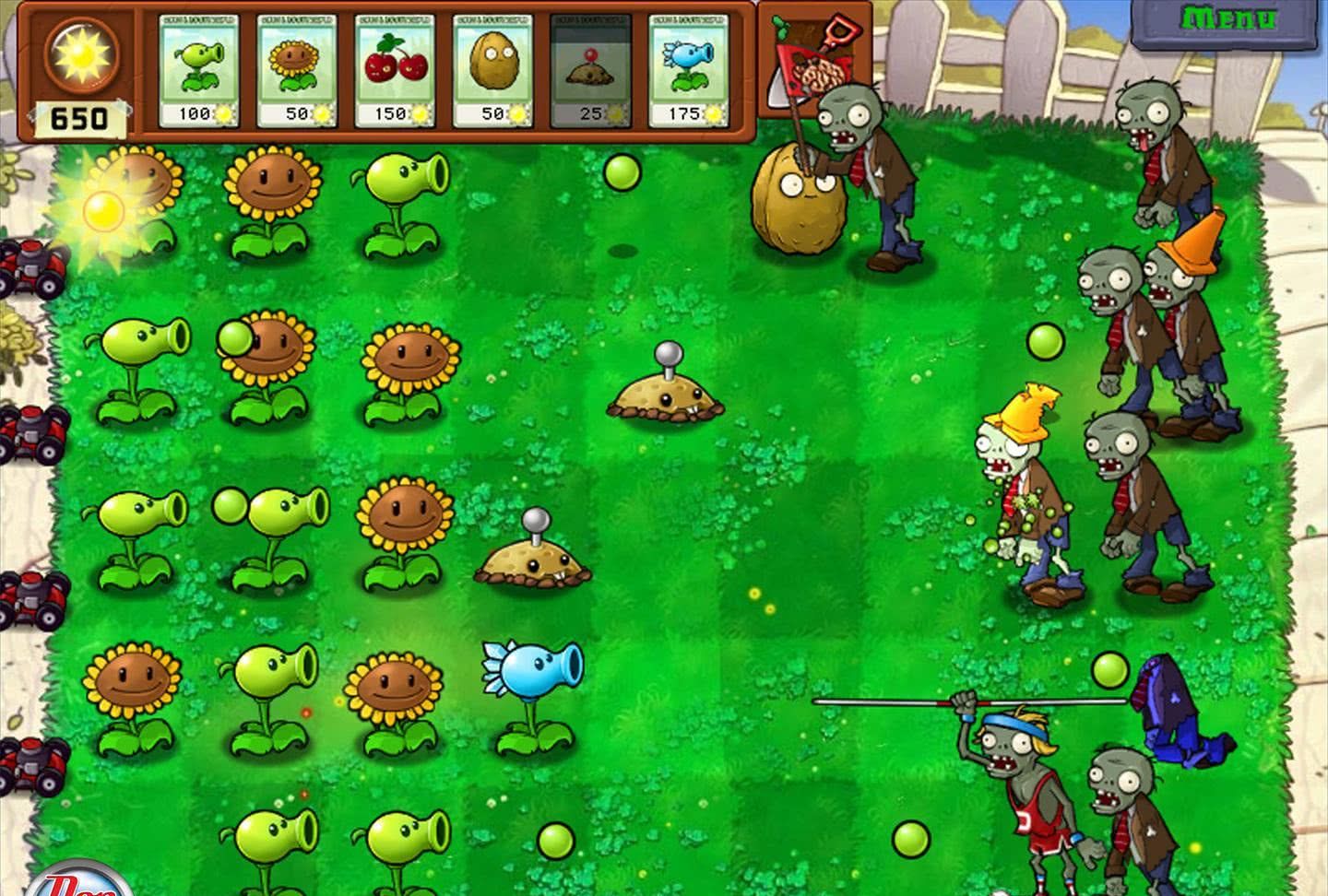
Task: Open the Menu button
Action: pos(1229,20)
